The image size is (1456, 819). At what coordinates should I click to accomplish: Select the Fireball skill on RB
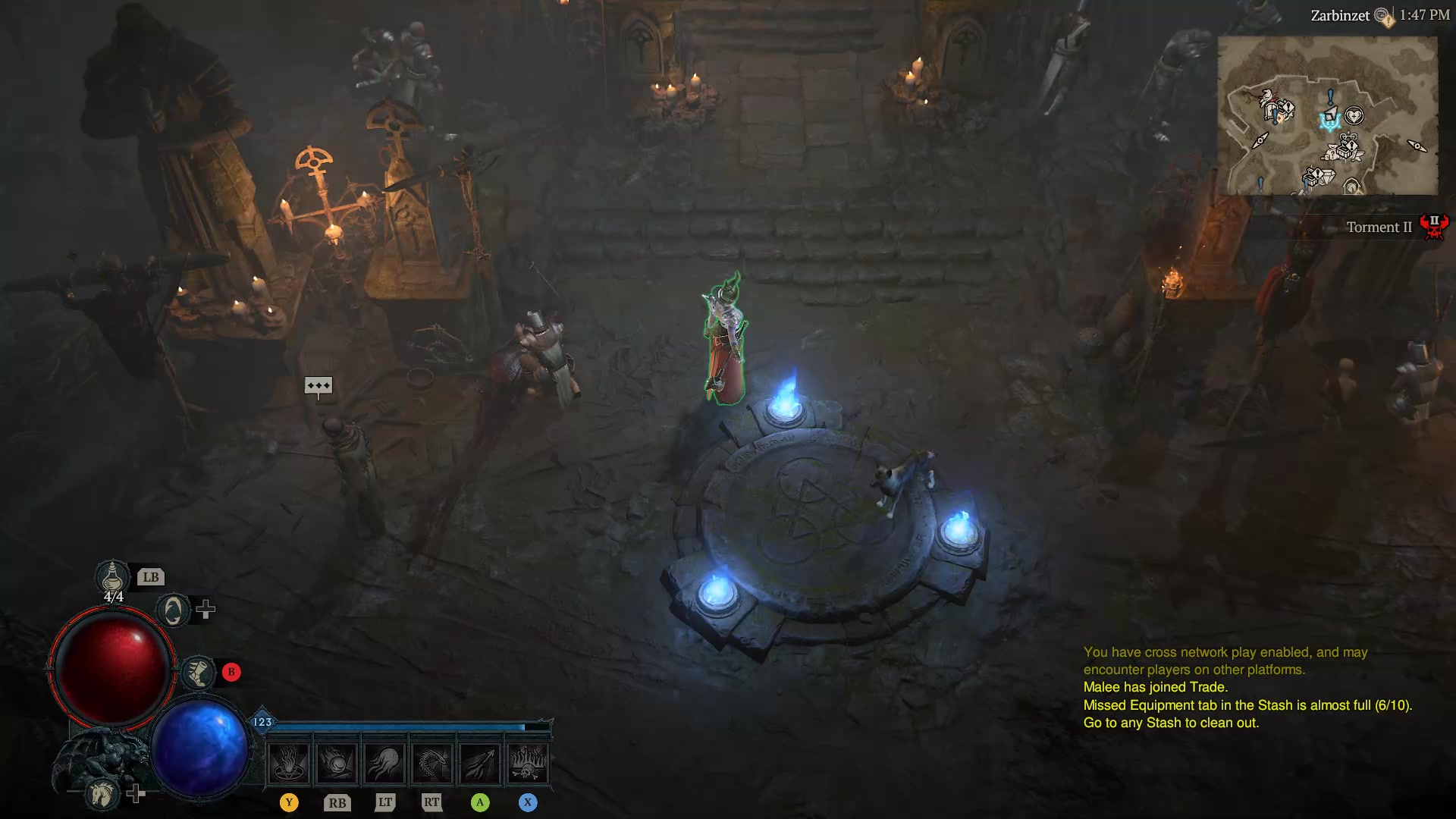pyautogui.click(x=337, y=762)
